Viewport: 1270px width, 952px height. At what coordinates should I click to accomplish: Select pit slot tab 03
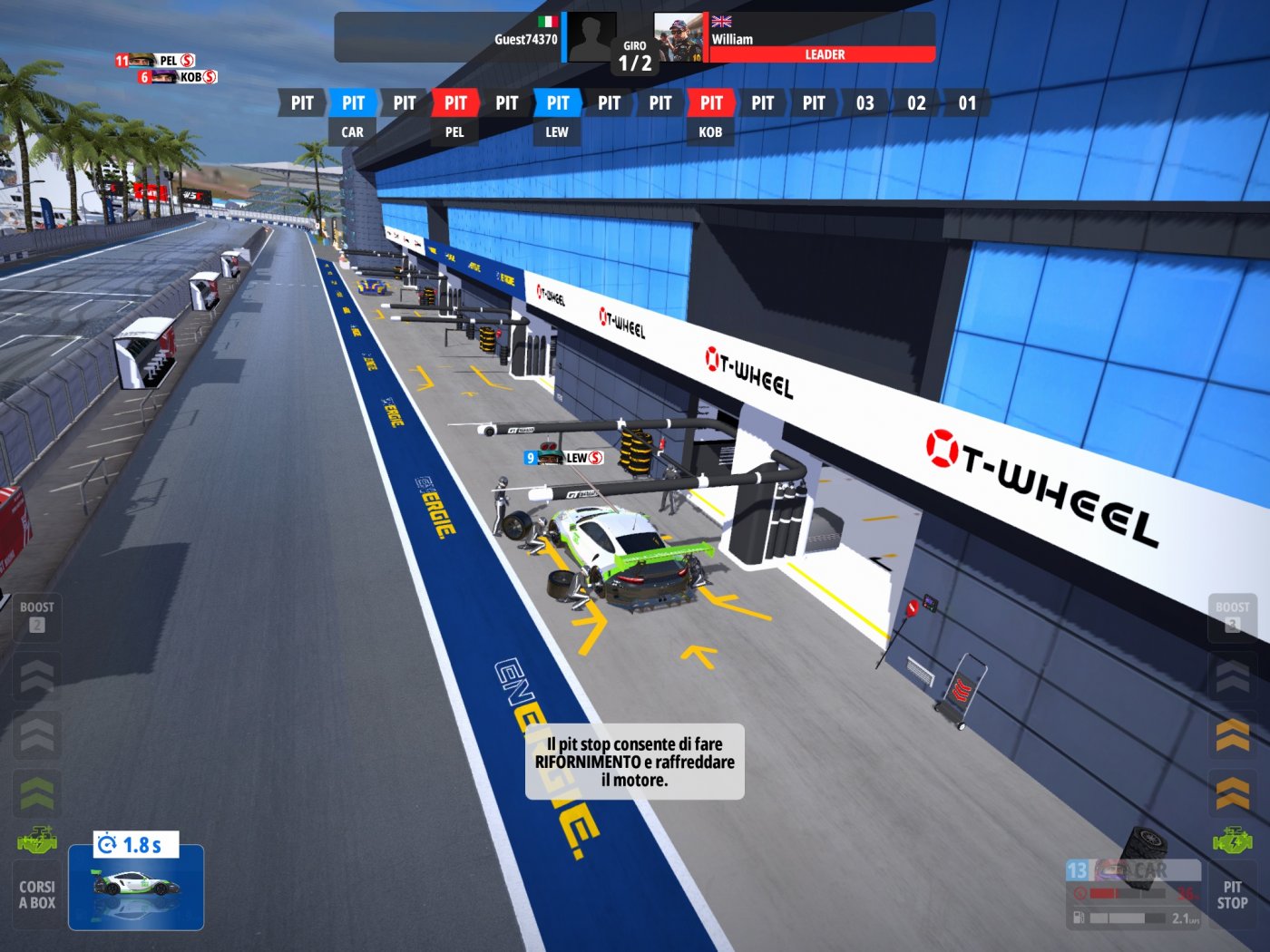pyautogui.click(x=865, y=102)
